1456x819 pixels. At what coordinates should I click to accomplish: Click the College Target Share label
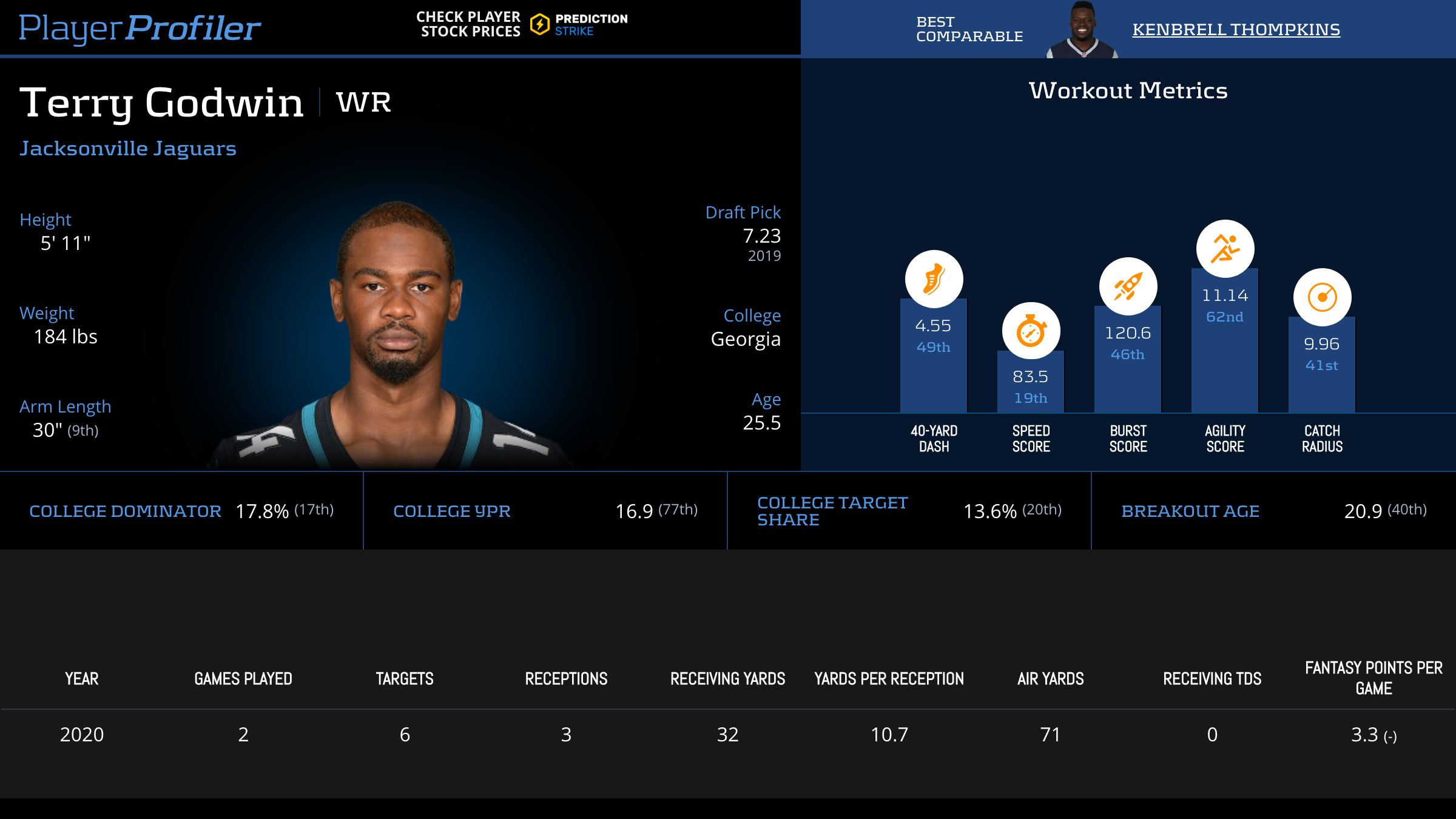click(832, 511)
